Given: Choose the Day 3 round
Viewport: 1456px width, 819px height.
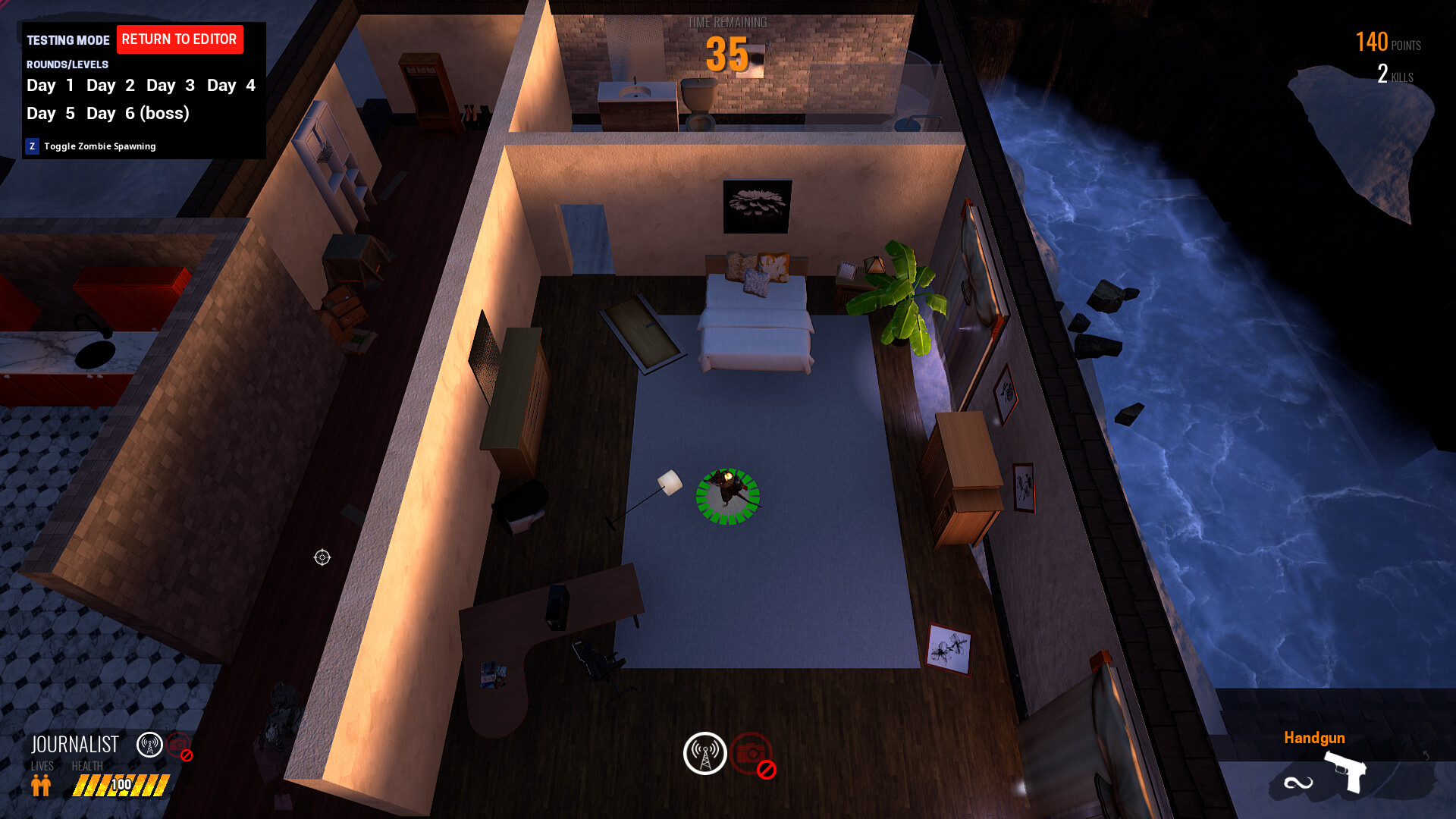Looking at the screenshot, I should (170, 86).
